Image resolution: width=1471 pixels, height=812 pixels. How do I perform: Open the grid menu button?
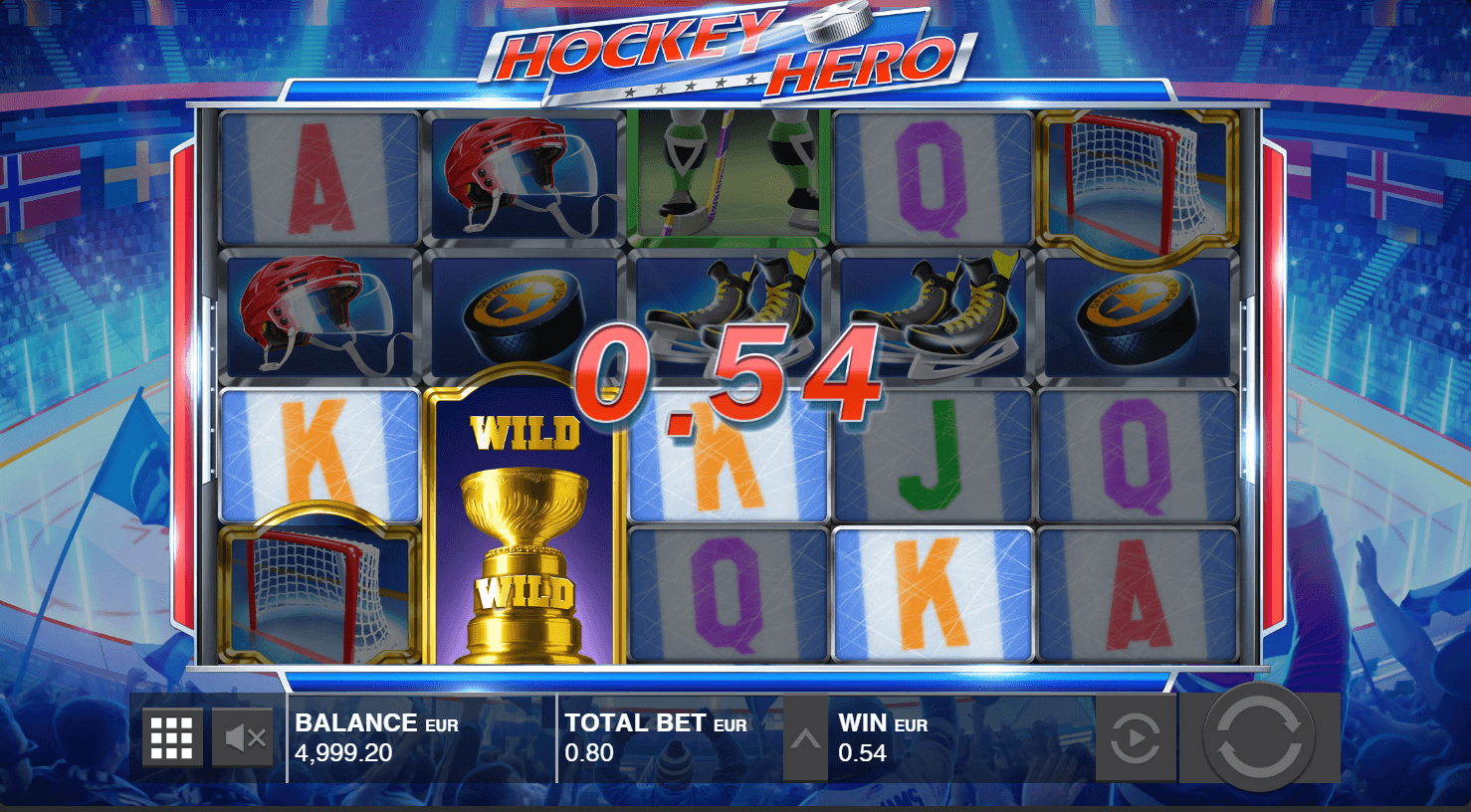[172, 737]
